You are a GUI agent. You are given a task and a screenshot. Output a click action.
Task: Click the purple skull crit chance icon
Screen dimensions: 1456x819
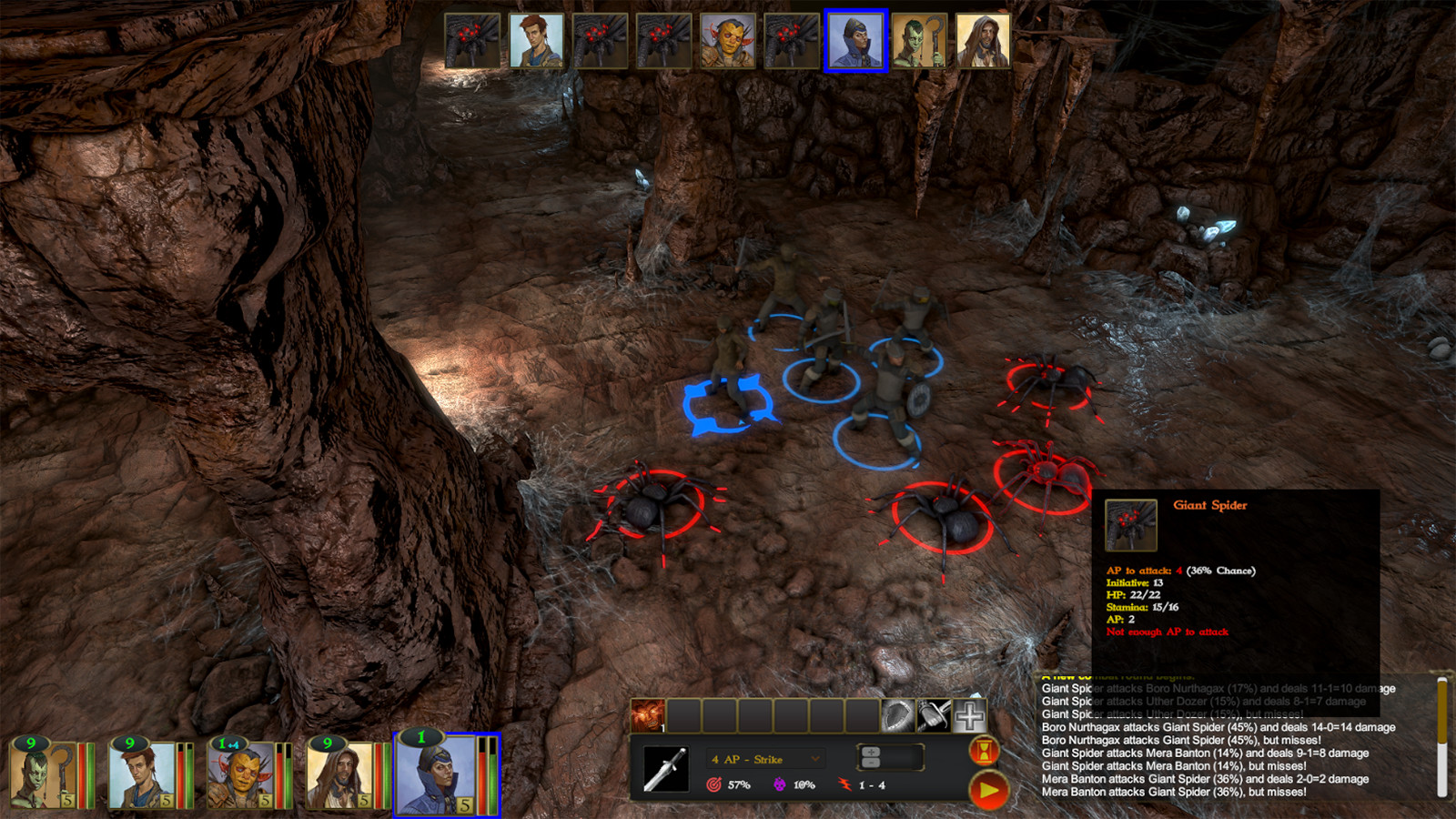780,784
